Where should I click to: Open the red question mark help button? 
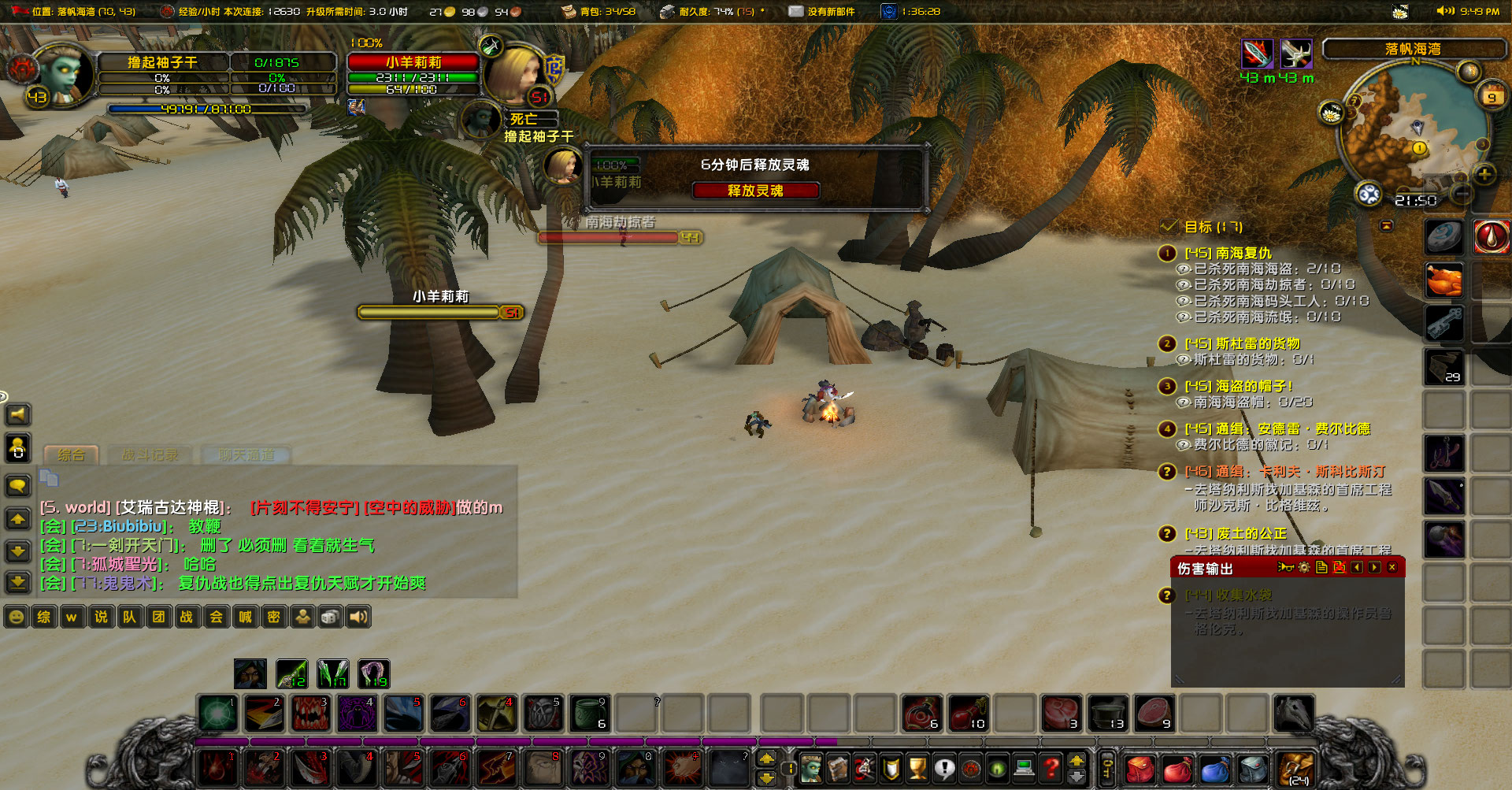pyautogui.click(x=1051, y=767)
